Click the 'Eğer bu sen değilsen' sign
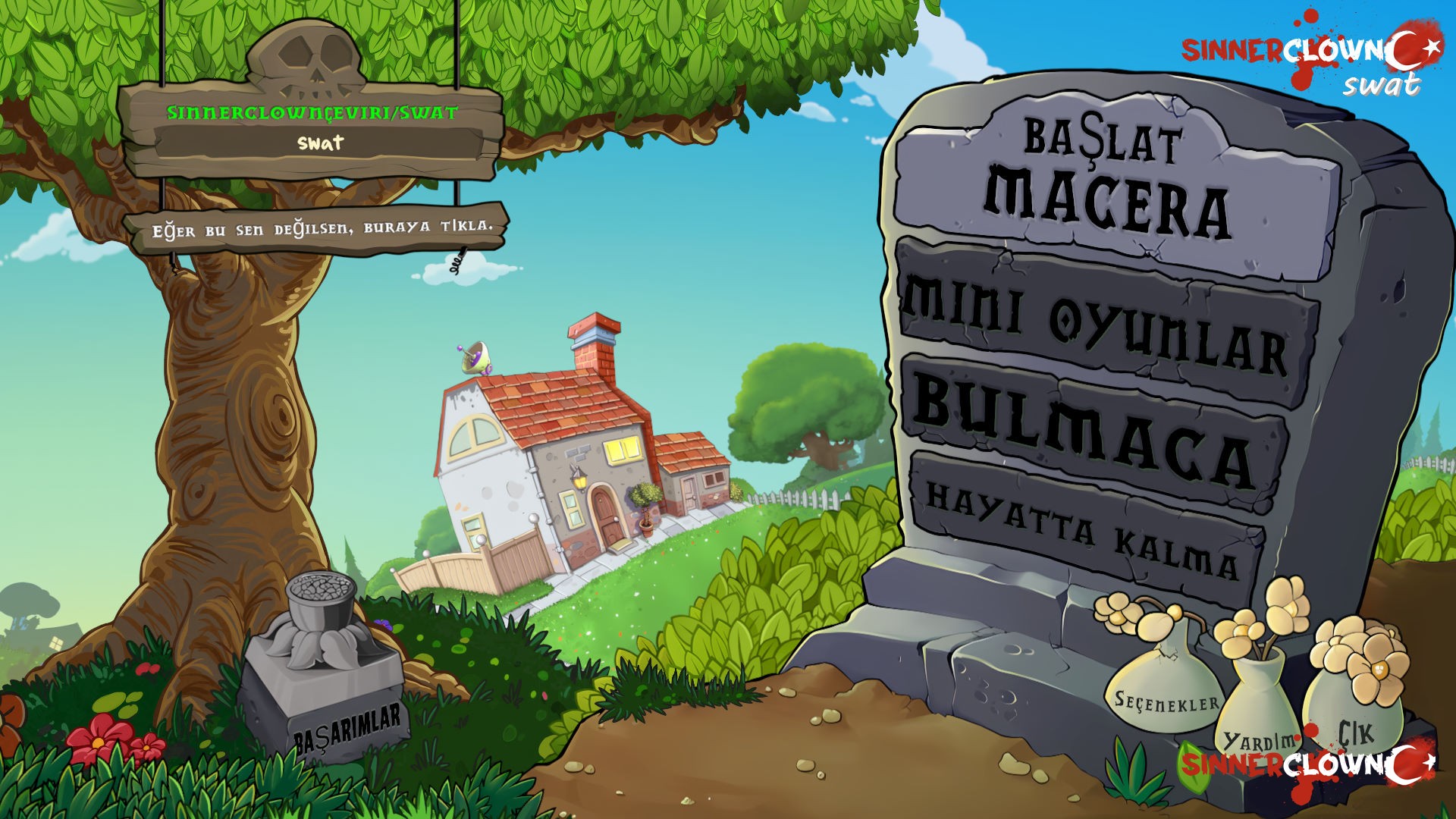This screenshot has width=1456, height=819. click(x=318, y=227)
